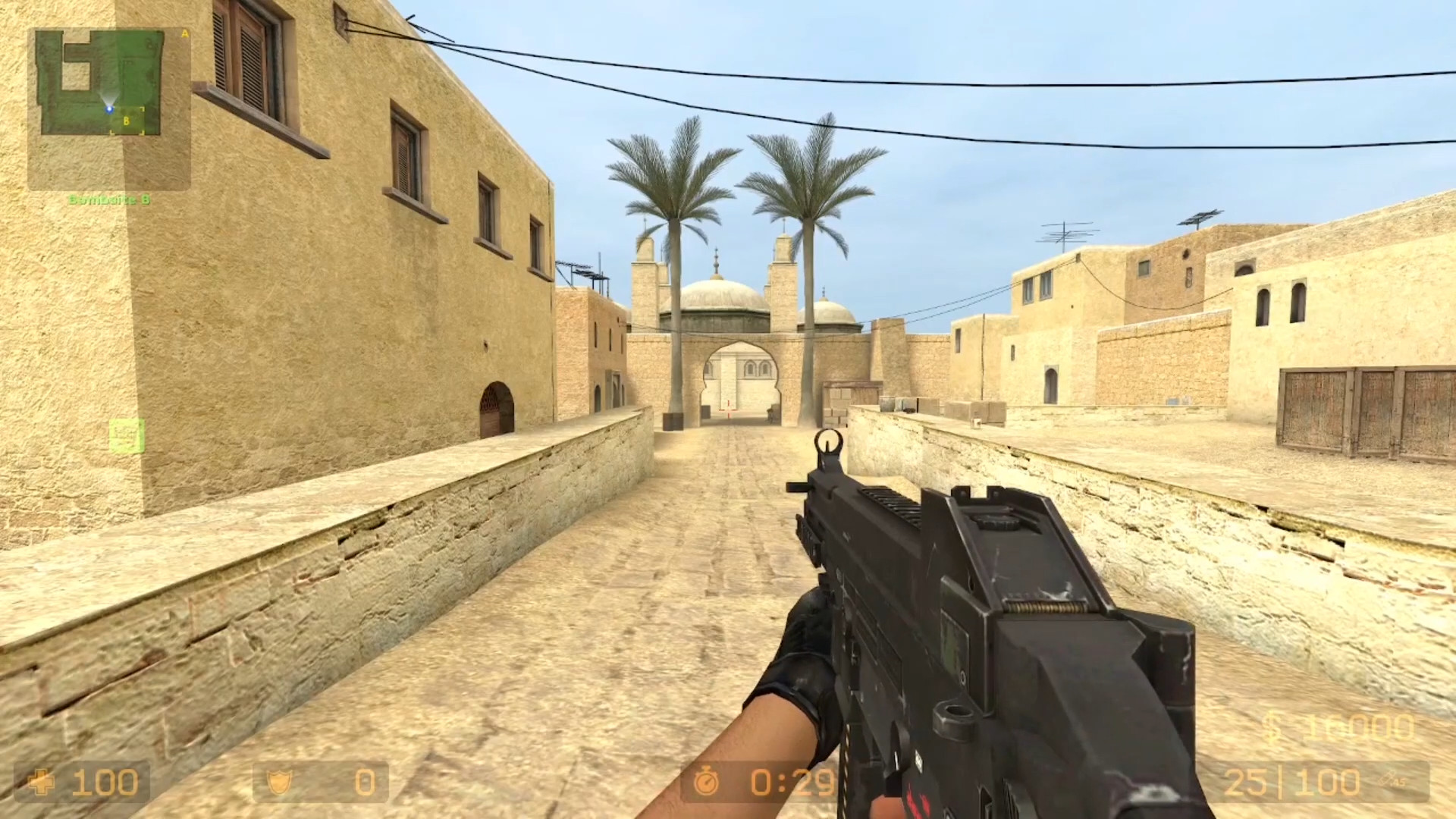Select bombsite B marker on the radar
Image resolution: width=1456 pixels, height=819 pixels.
(x=126, y=121)
